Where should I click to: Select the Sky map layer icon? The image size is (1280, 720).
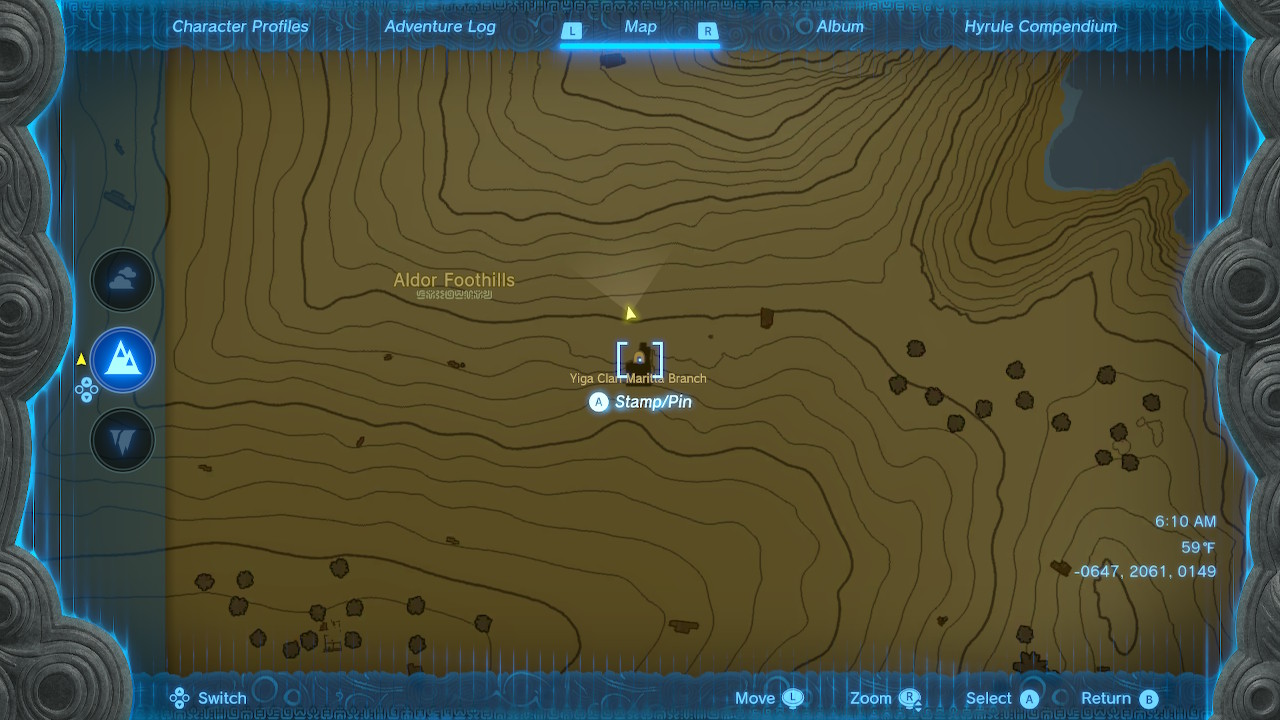click(x=122, y=279)
